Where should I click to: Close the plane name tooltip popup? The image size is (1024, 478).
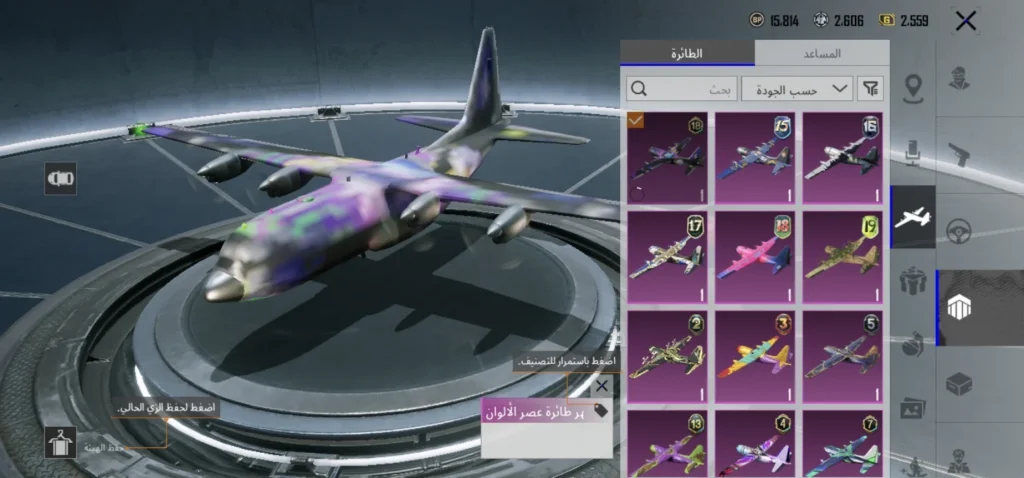click(x=602, y=385)
